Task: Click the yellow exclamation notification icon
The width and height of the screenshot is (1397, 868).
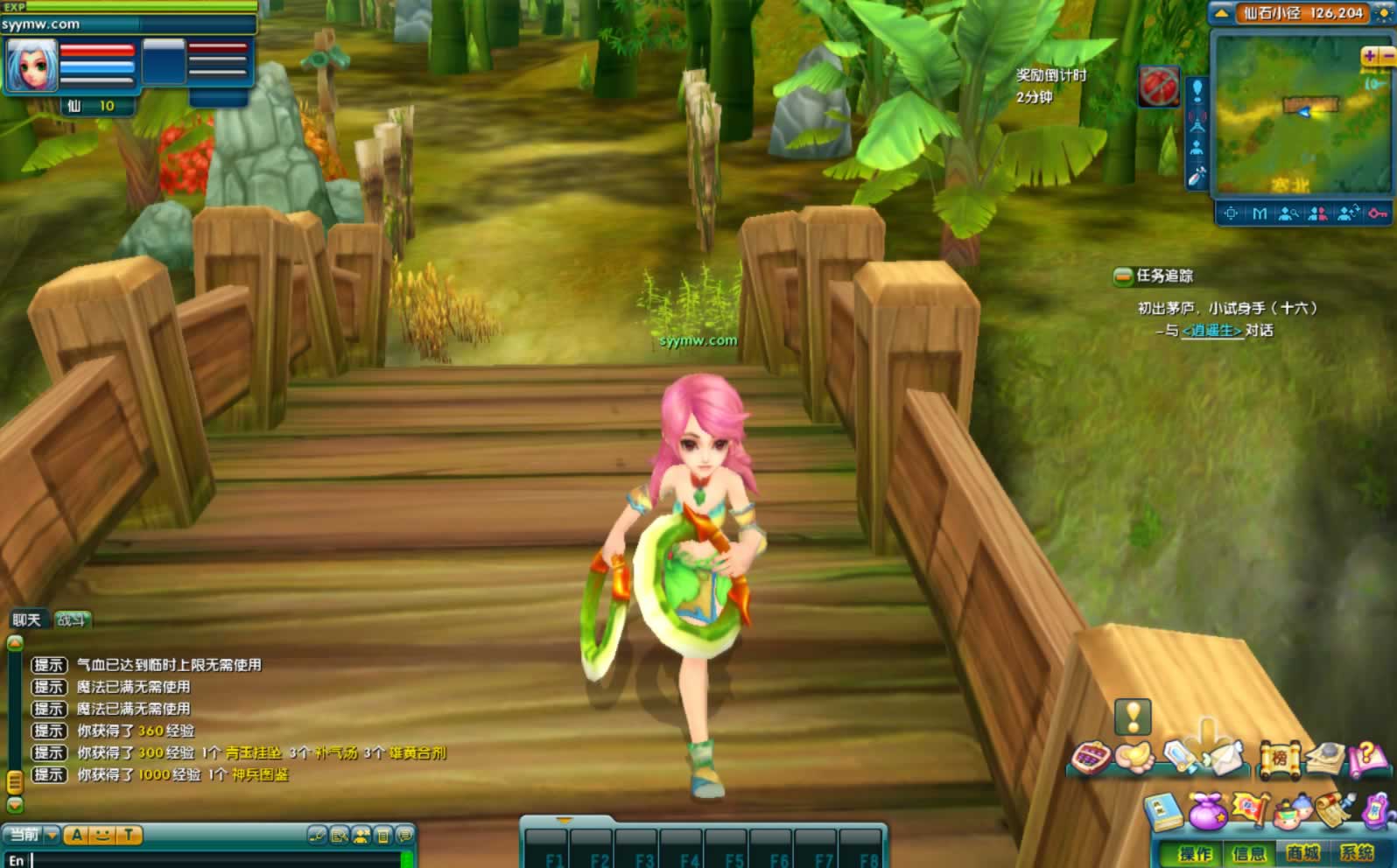Action: [x=1133, y=717]
